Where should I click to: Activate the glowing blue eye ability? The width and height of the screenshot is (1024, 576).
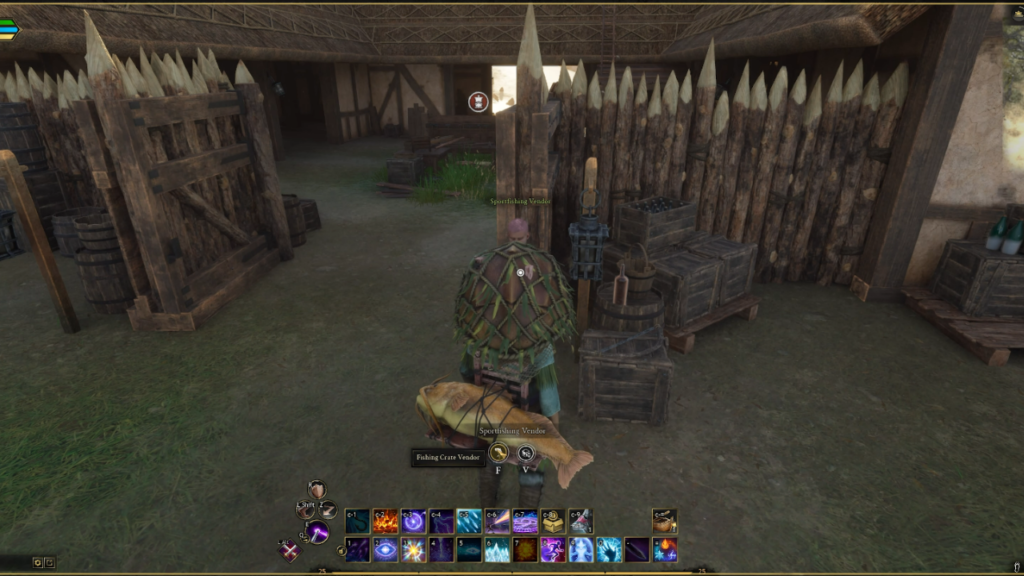pyautogui.click(x=385, y=549)
